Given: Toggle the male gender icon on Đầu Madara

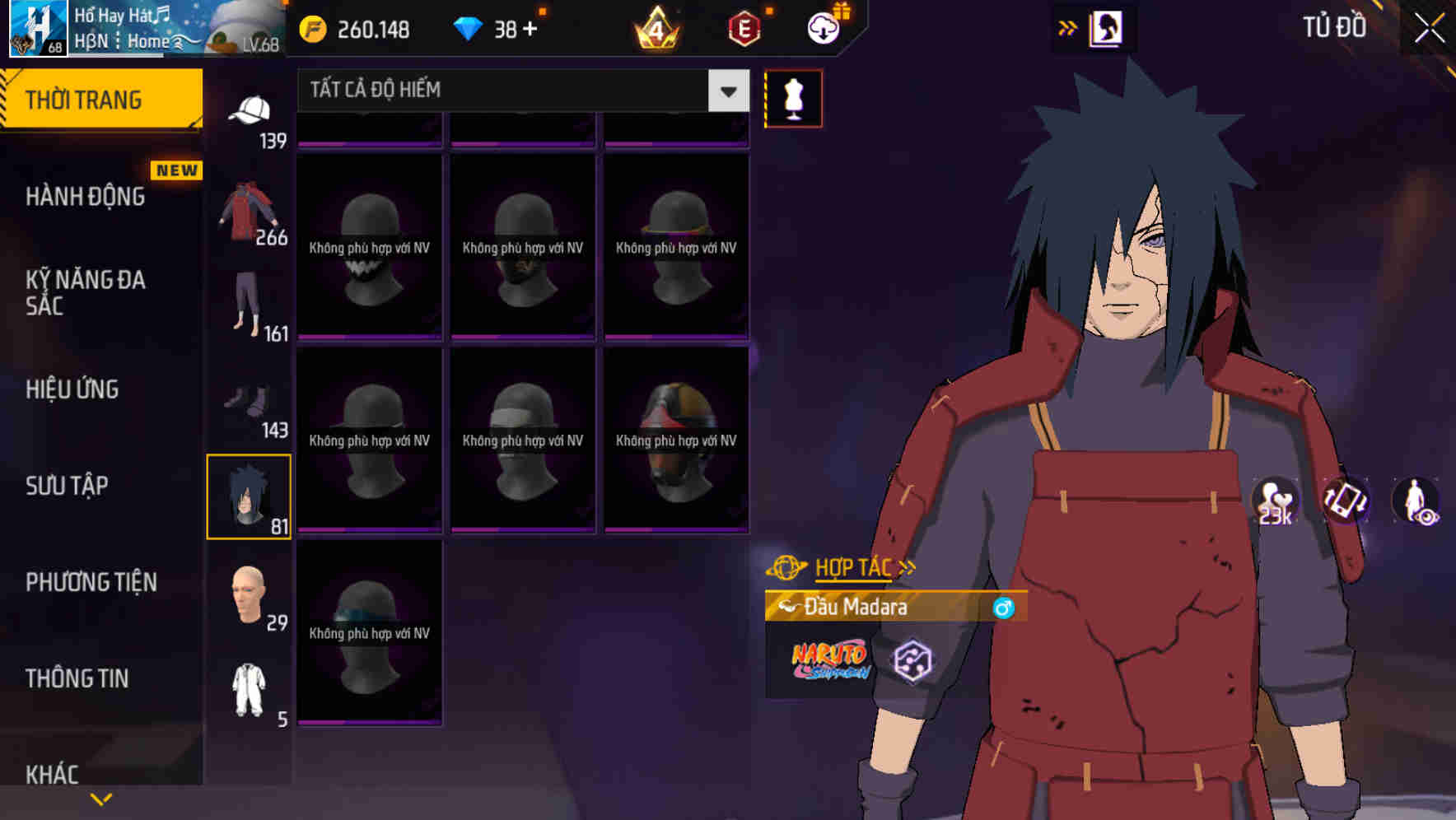Looking at the screenshot, I should point(1001,608).
